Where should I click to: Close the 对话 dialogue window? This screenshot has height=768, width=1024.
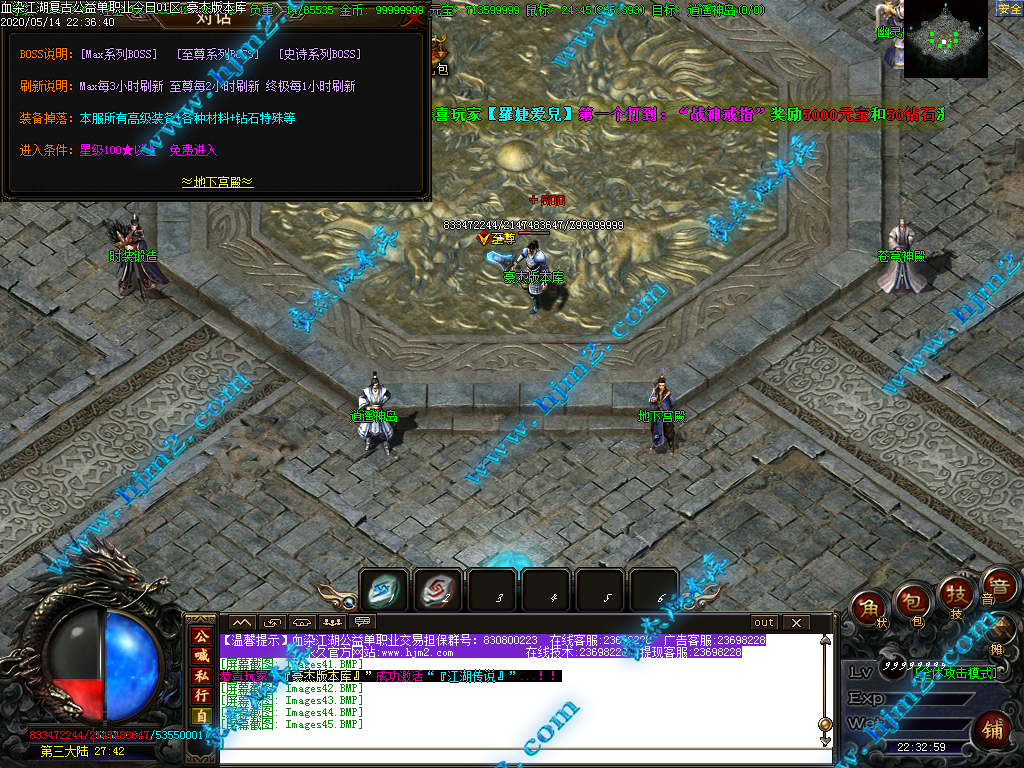[413, 18]
